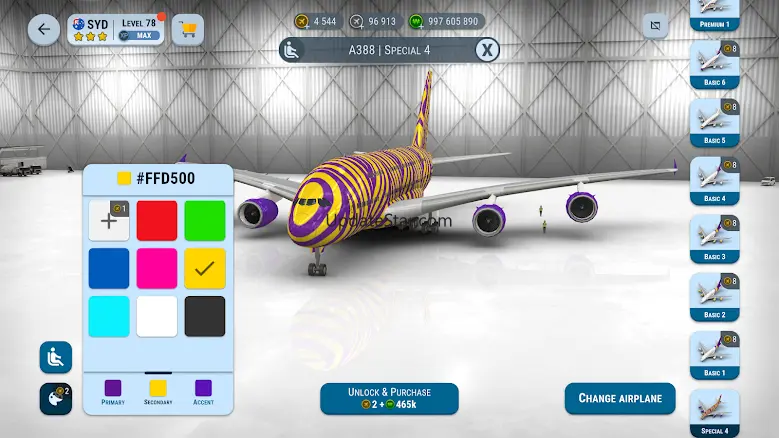The width and height of the screenshot is (779, 438).
Task: Click Unlock & Purchase button
Action: 389,398
